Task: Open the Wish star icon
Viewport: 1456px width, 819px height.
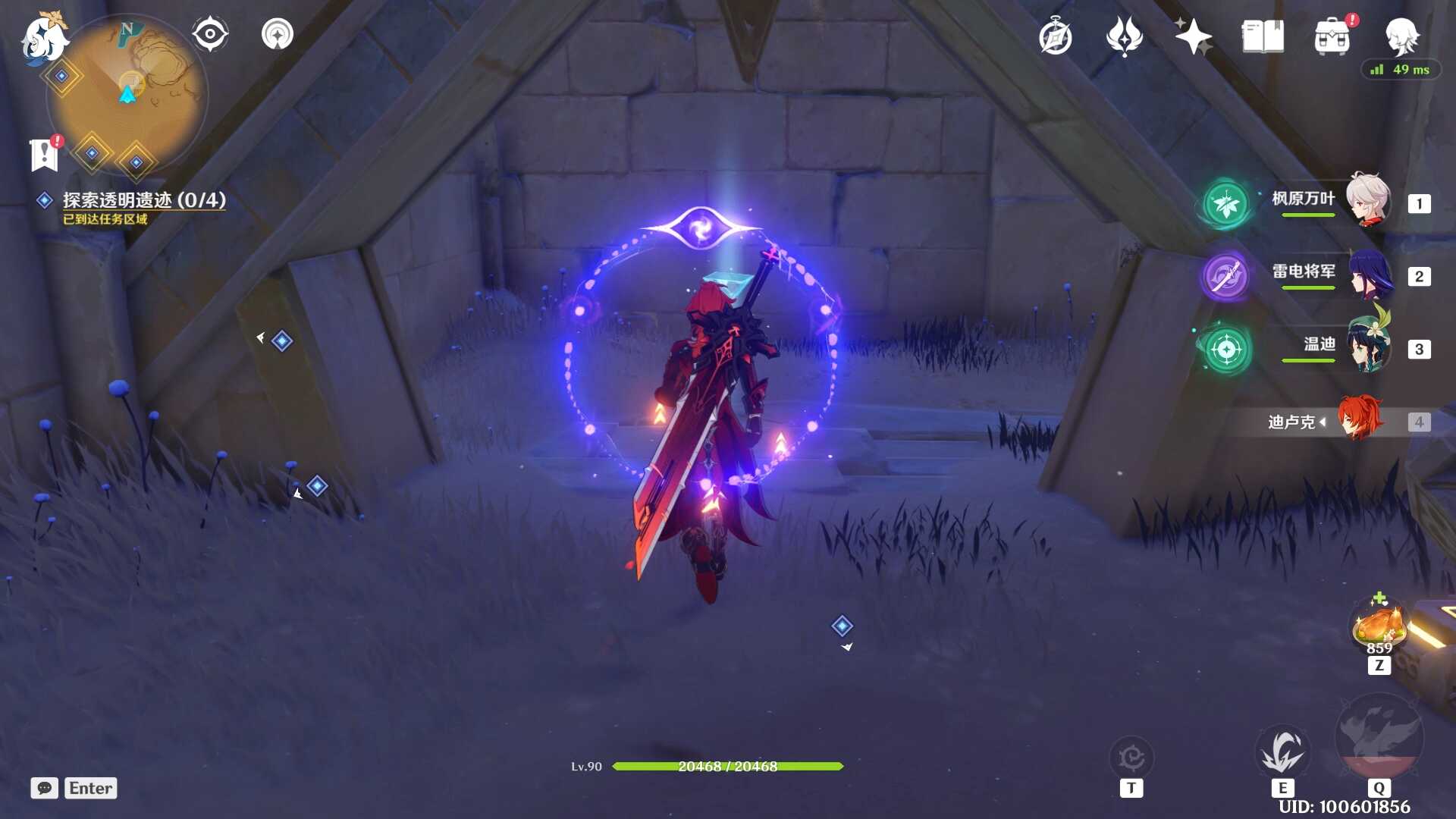Action: point(1193,36)
